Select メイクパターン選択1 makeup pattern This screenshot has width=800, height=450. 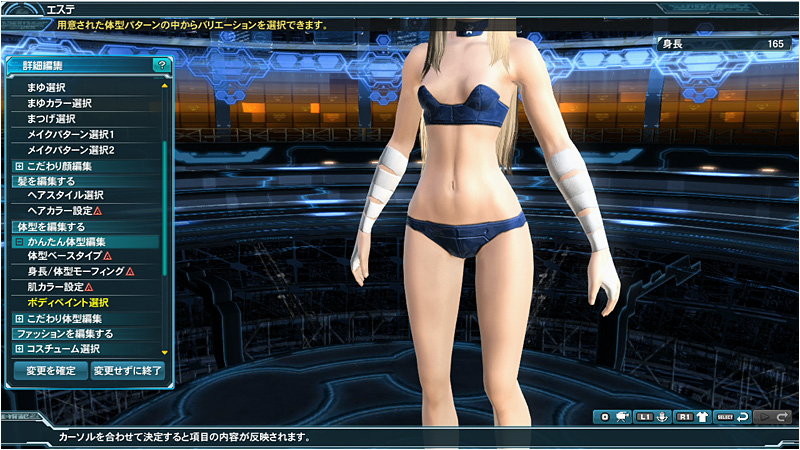pyautogui.click(x=71, y=134)
